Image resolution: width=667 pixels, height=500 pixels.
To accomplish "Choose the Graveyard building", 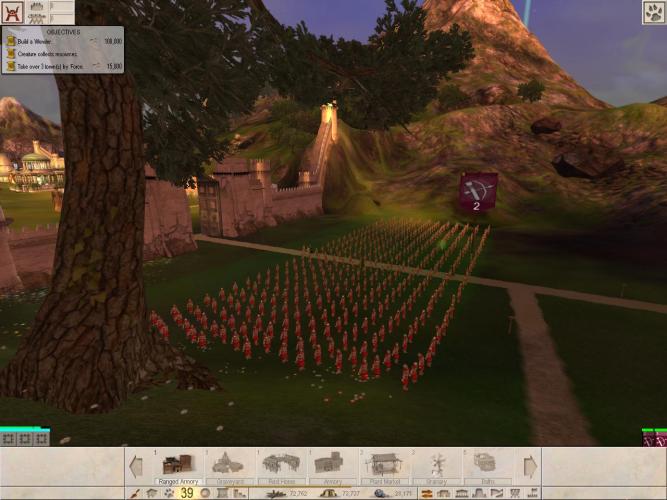I will point(230,465).
